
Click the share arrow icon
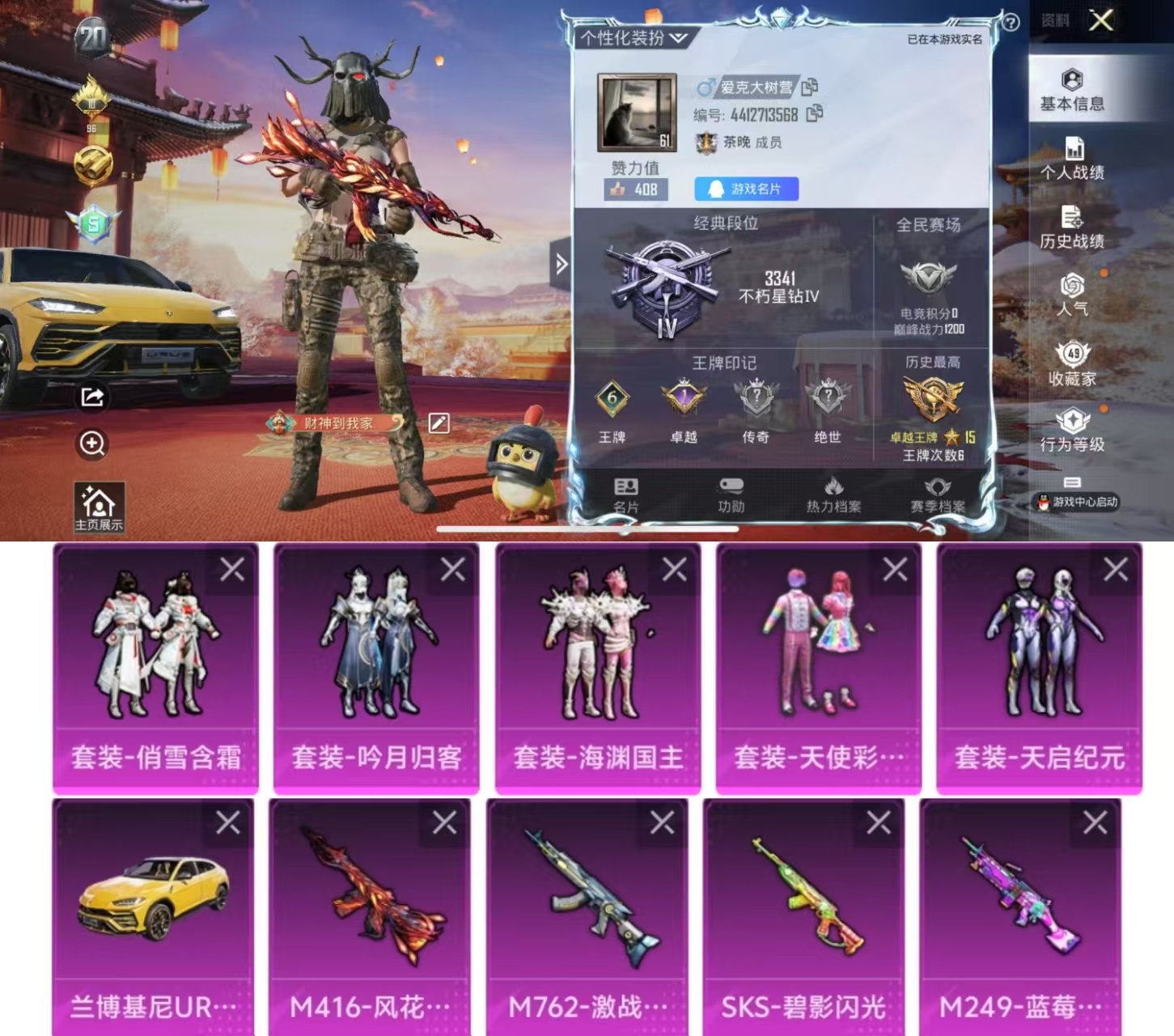92,397
